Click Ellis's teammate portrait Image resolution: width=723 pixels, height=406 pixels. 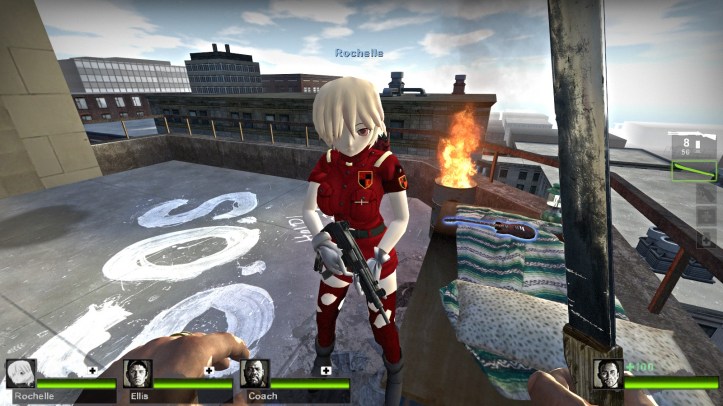pyautogui.click(x=138, y=374)
